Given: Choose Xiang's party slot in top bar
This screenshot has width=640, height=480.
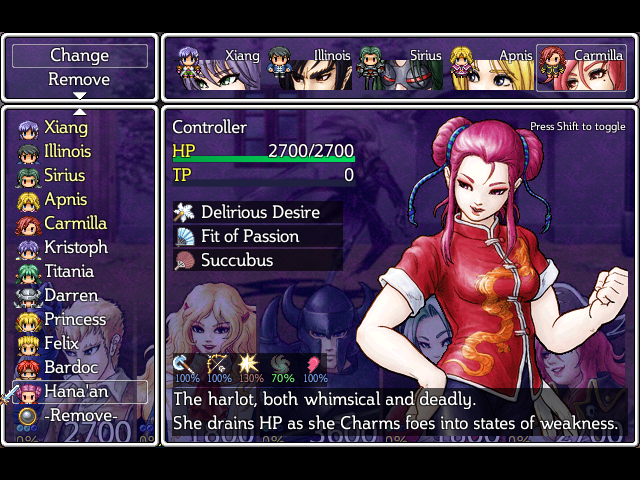Looking at the screenshot, I should click(217, 68).
